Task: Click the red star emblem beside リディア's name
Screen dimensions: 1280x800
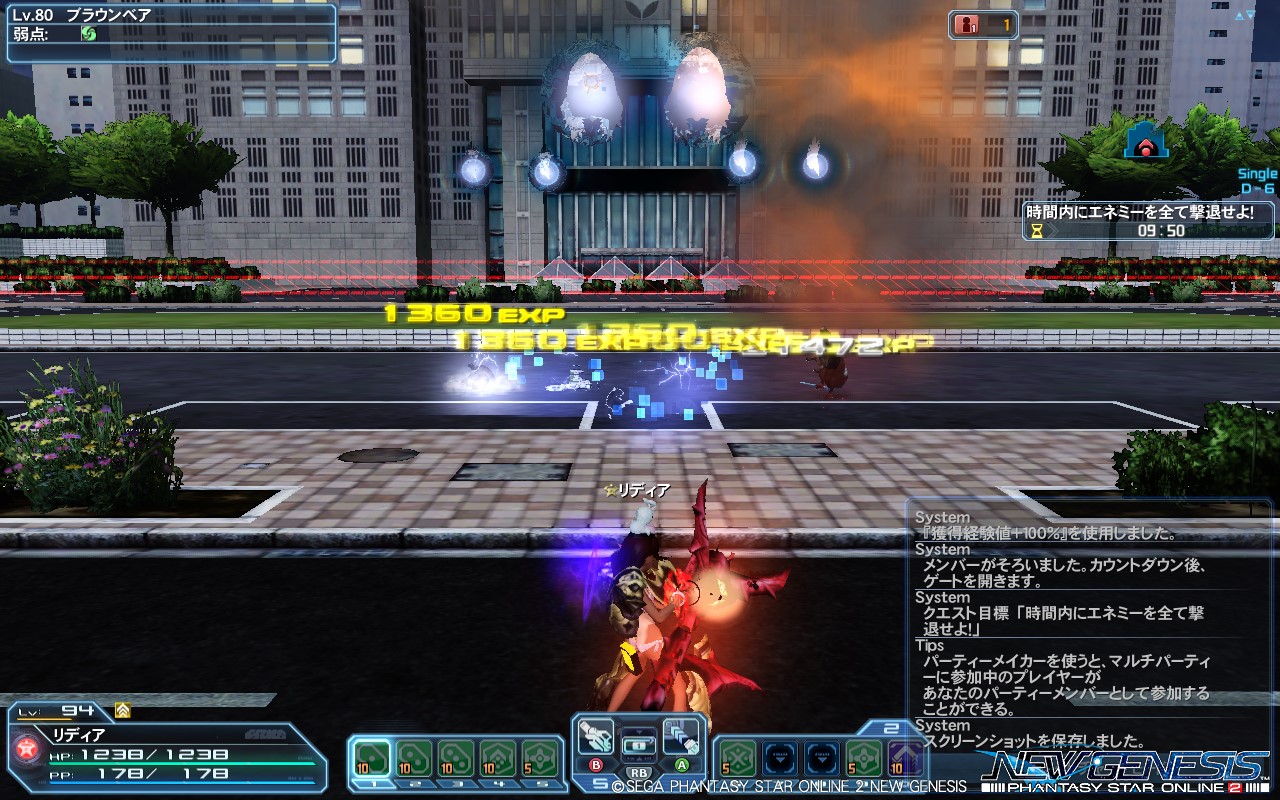Action: (x=26, y=748)
